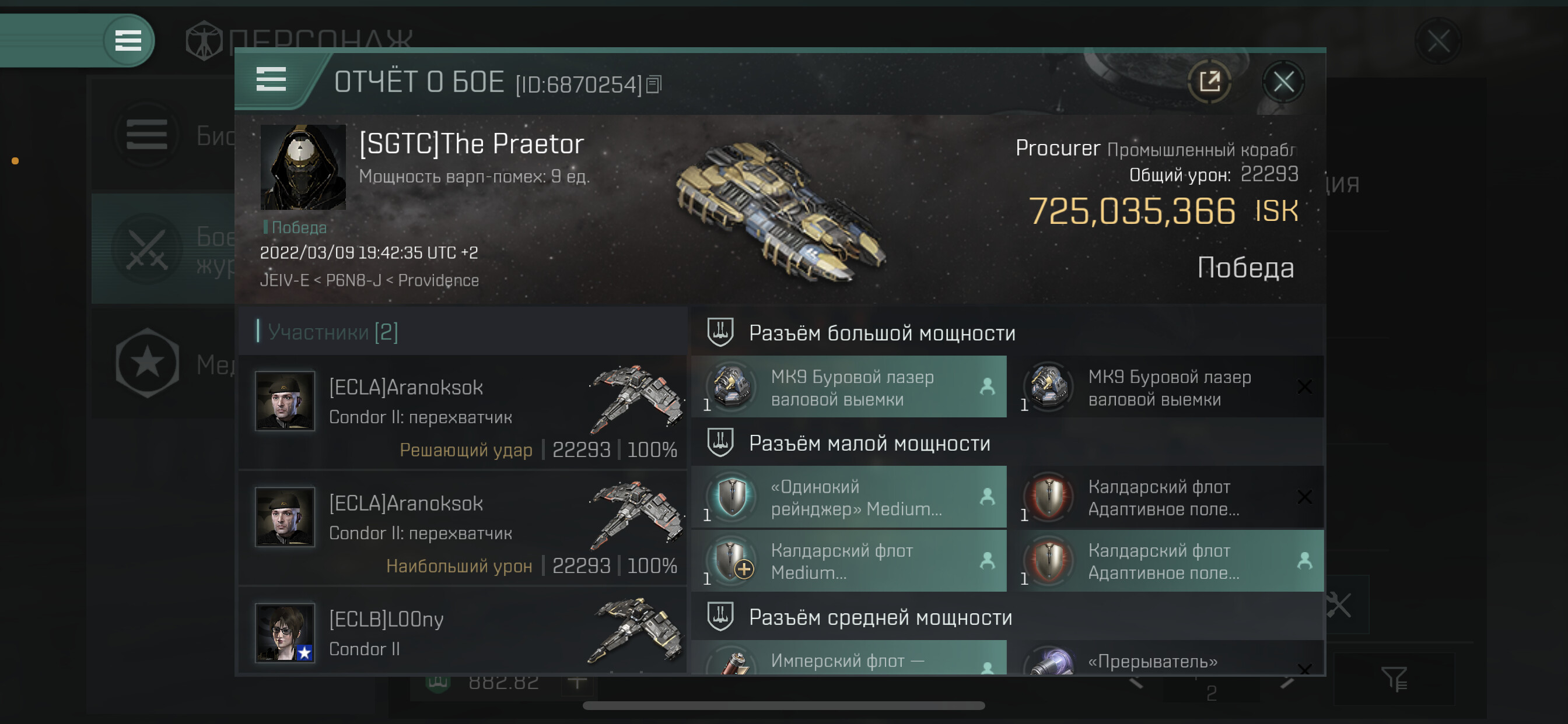Screen dimensions: 1568x724
Task: Inspect the Калдарский флот Medium module
Action: [849, 561]
